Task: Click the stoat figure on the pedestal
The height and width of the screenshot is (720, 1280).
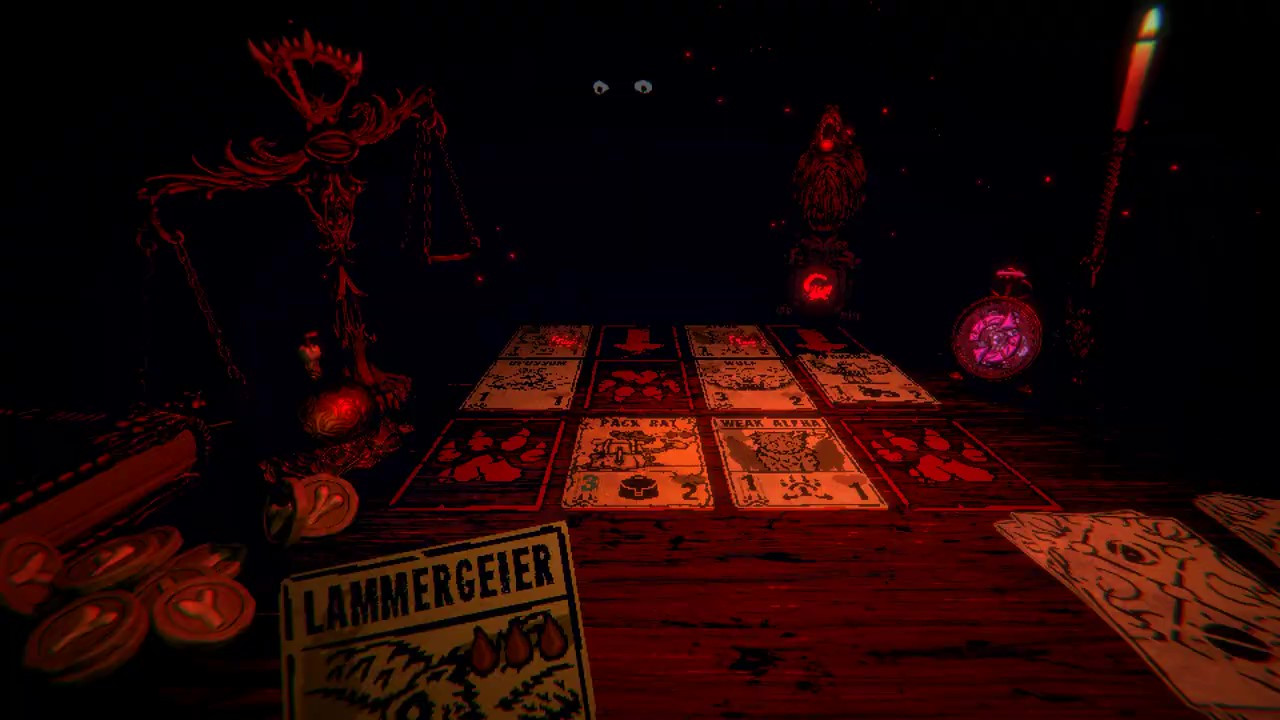Action: coord(828,180)
